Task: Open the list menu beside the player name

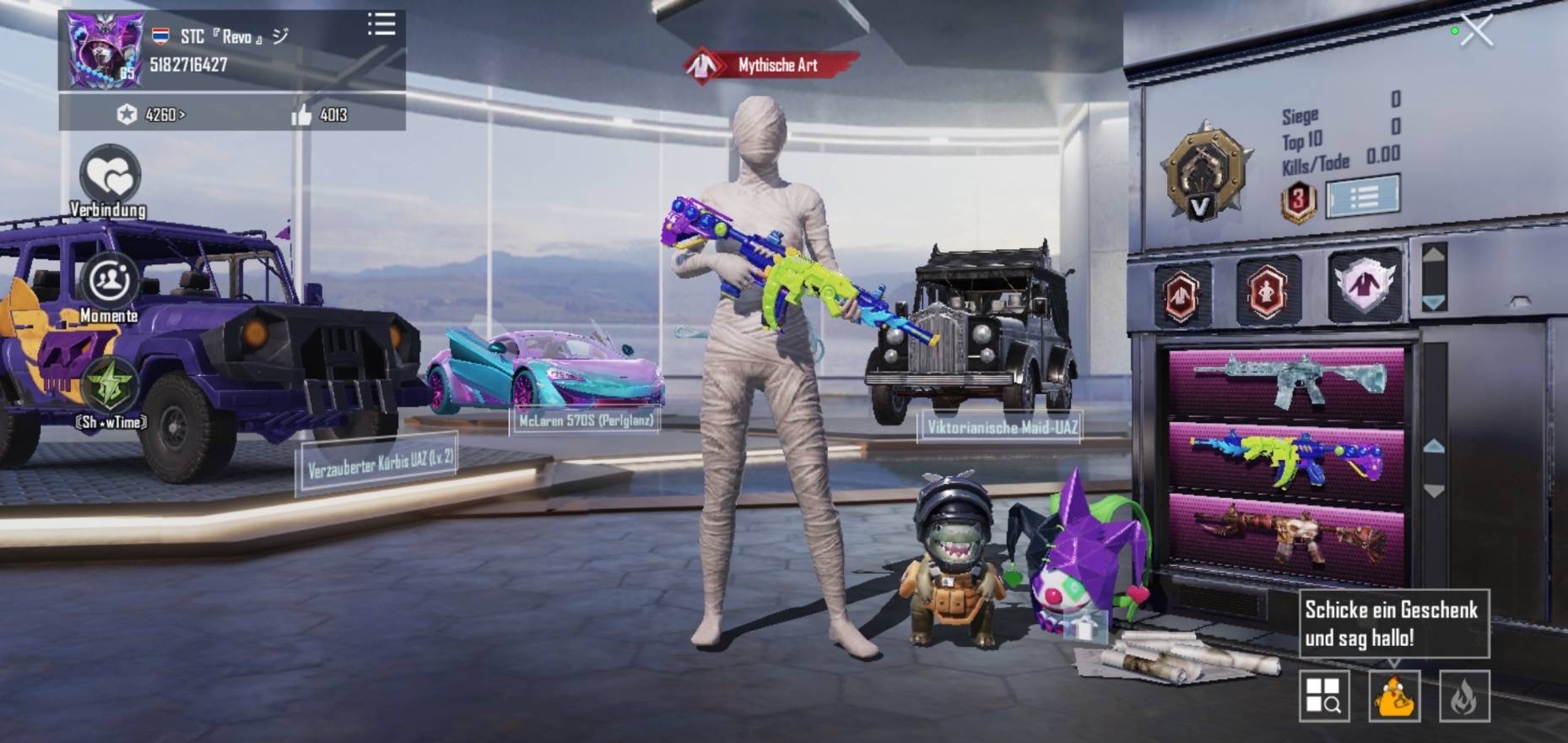Action: 381,24
